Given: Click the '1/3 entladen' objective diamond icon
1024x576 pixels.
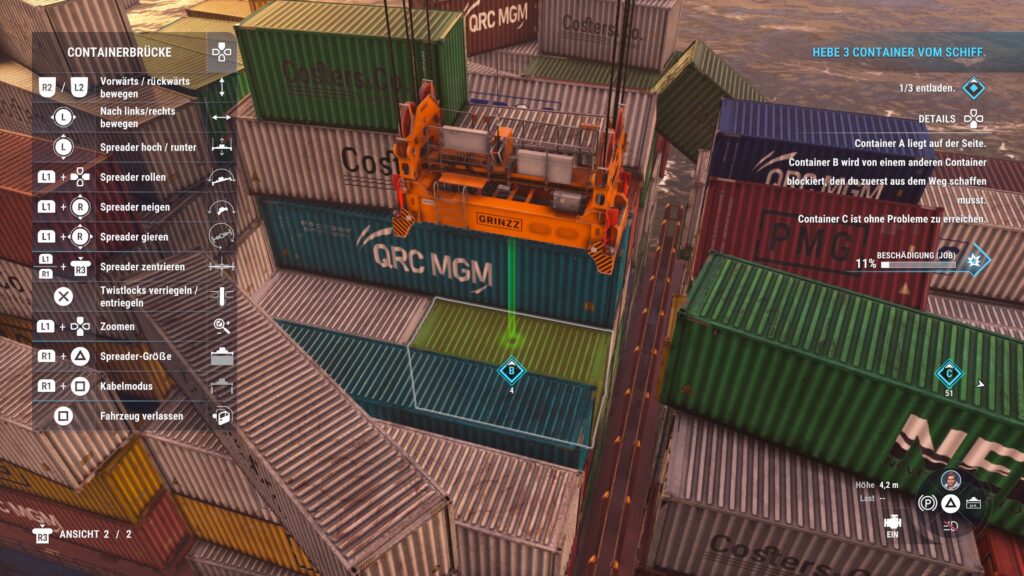Looking at the screenshot, I should (973, 88).
